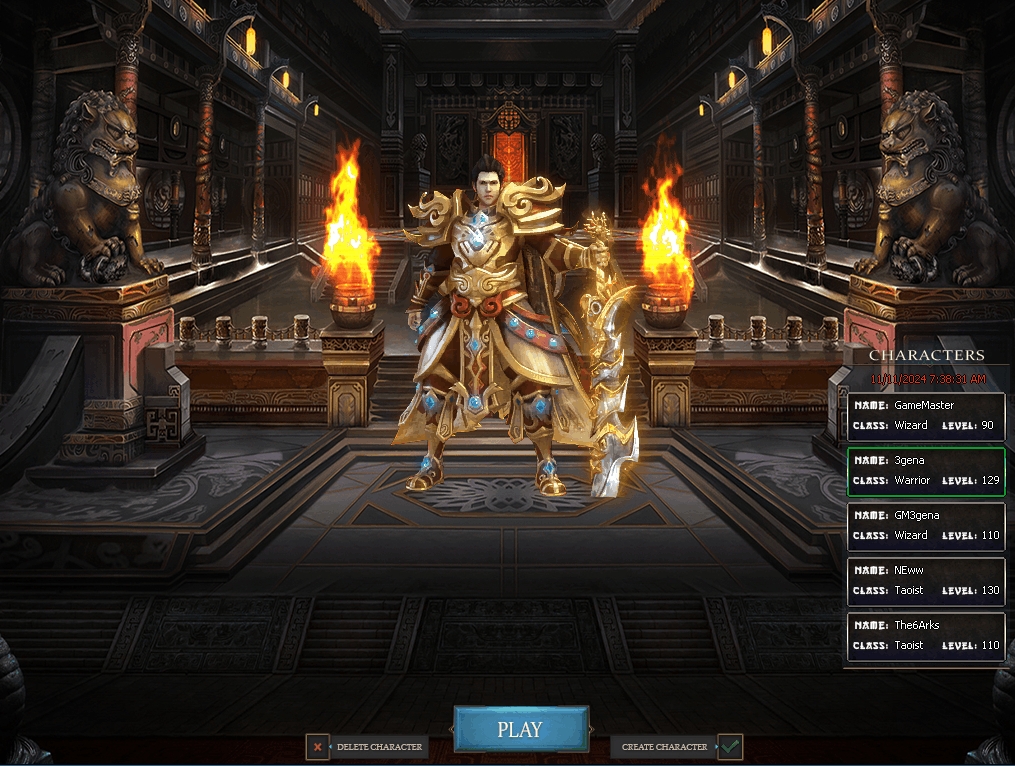The width and height of the screenshot is (1015, 766).
Task: Click the green checkmark create icon
Action: (731, 746)
